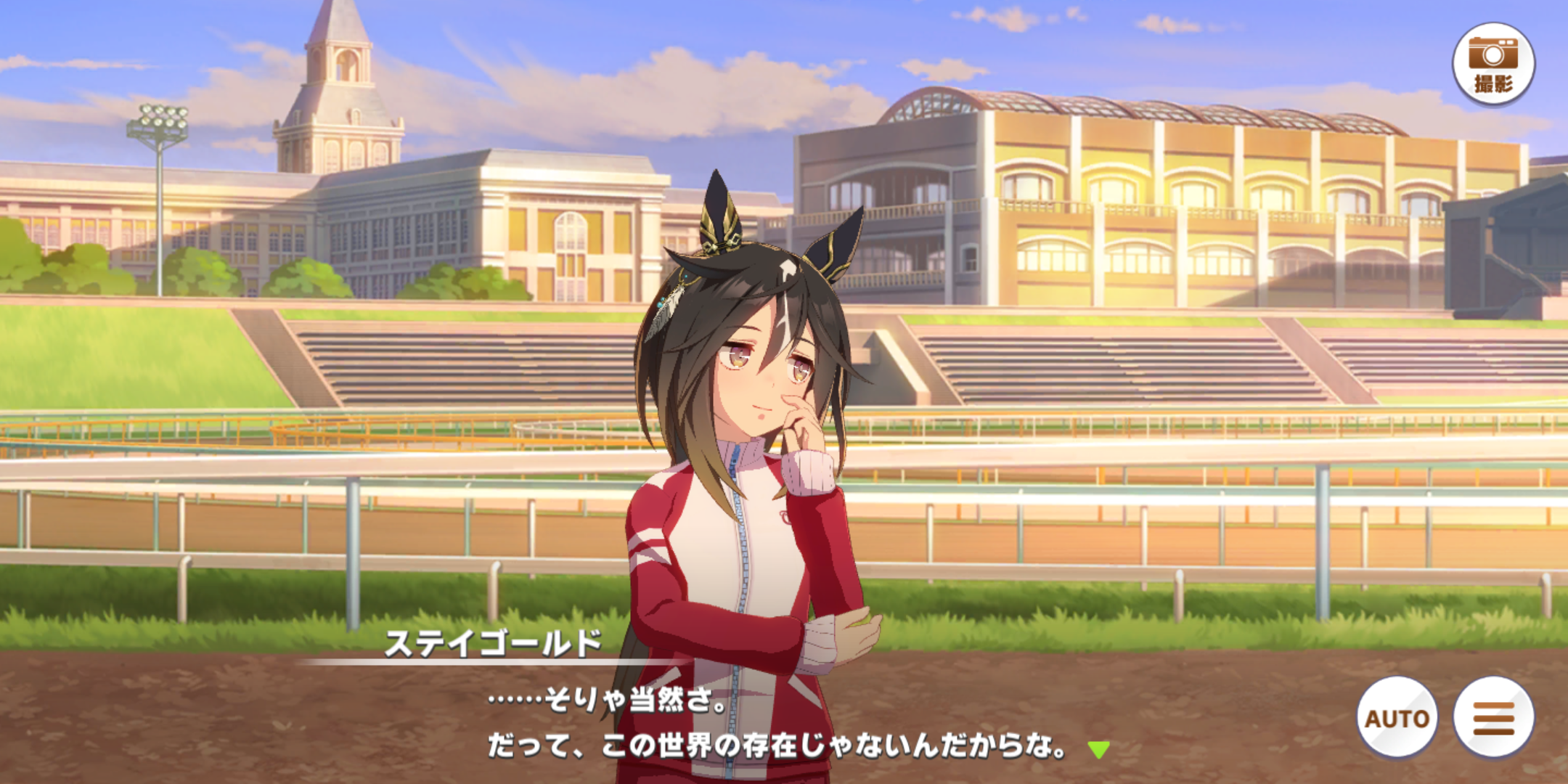Toggle AUTO dialogue advance
Image resolution: width=1568 pixels, height=784 pixels.
(x=1397, y=717)
